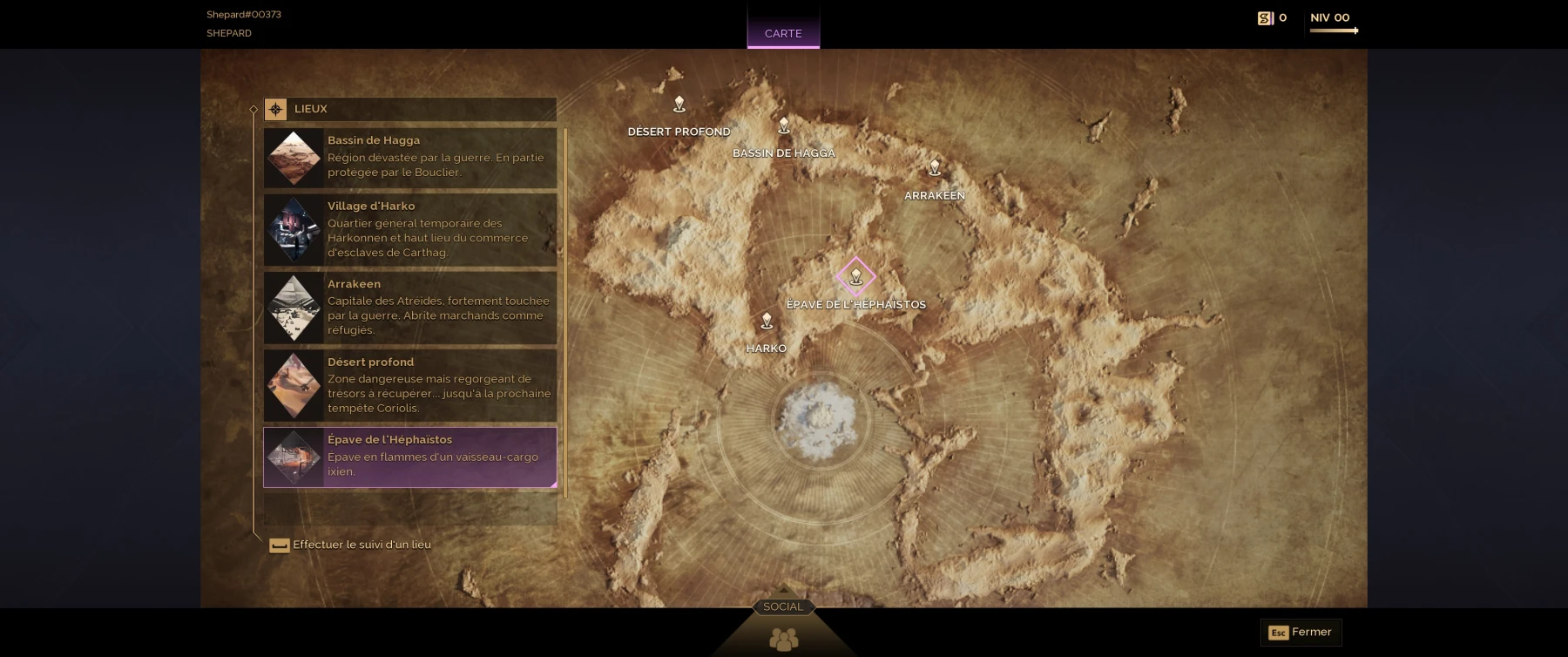Switch to the CARTE tab

(x=782, y=33)
